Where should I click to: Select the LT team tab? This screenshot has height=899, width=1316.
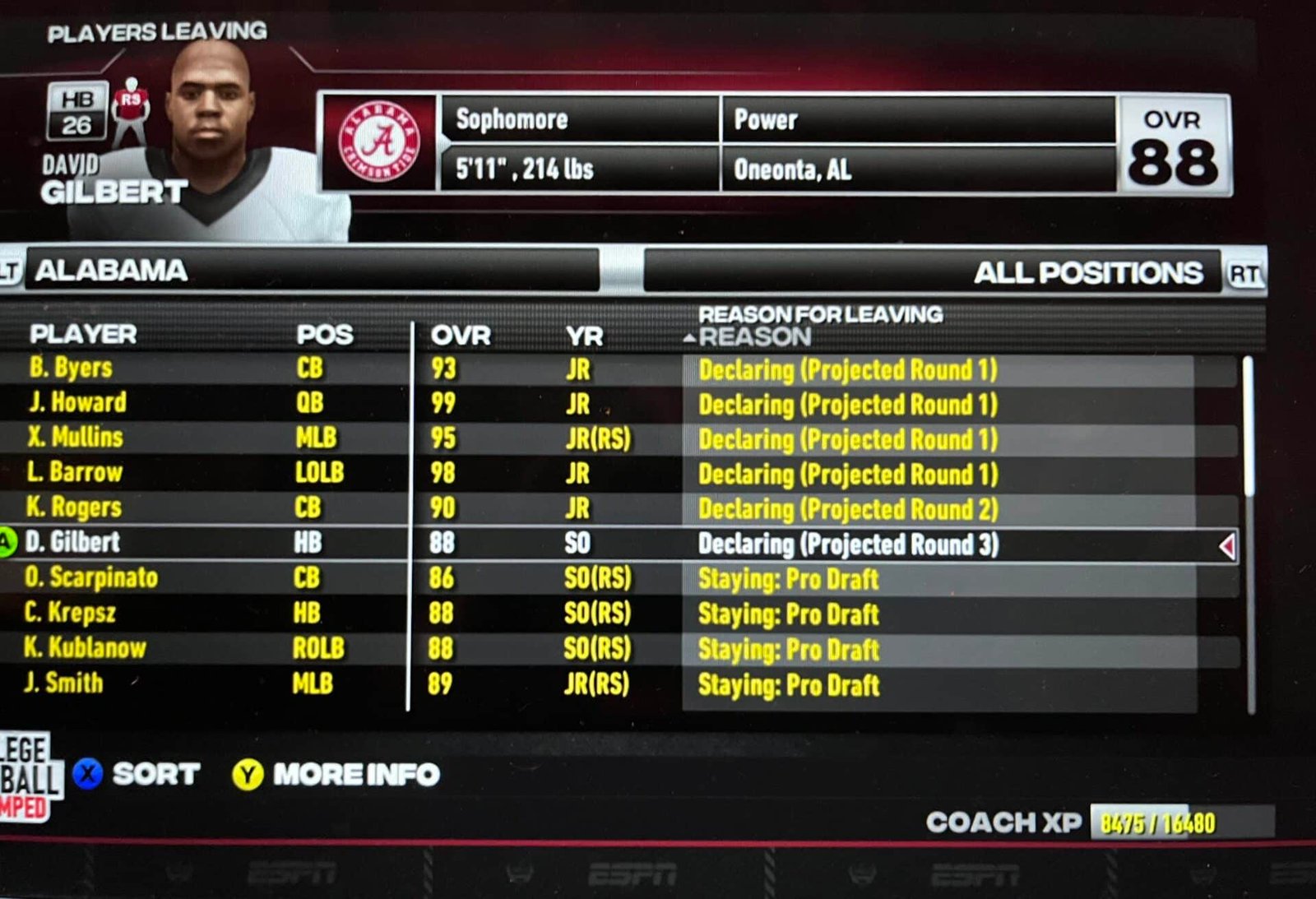coord(8,268)
